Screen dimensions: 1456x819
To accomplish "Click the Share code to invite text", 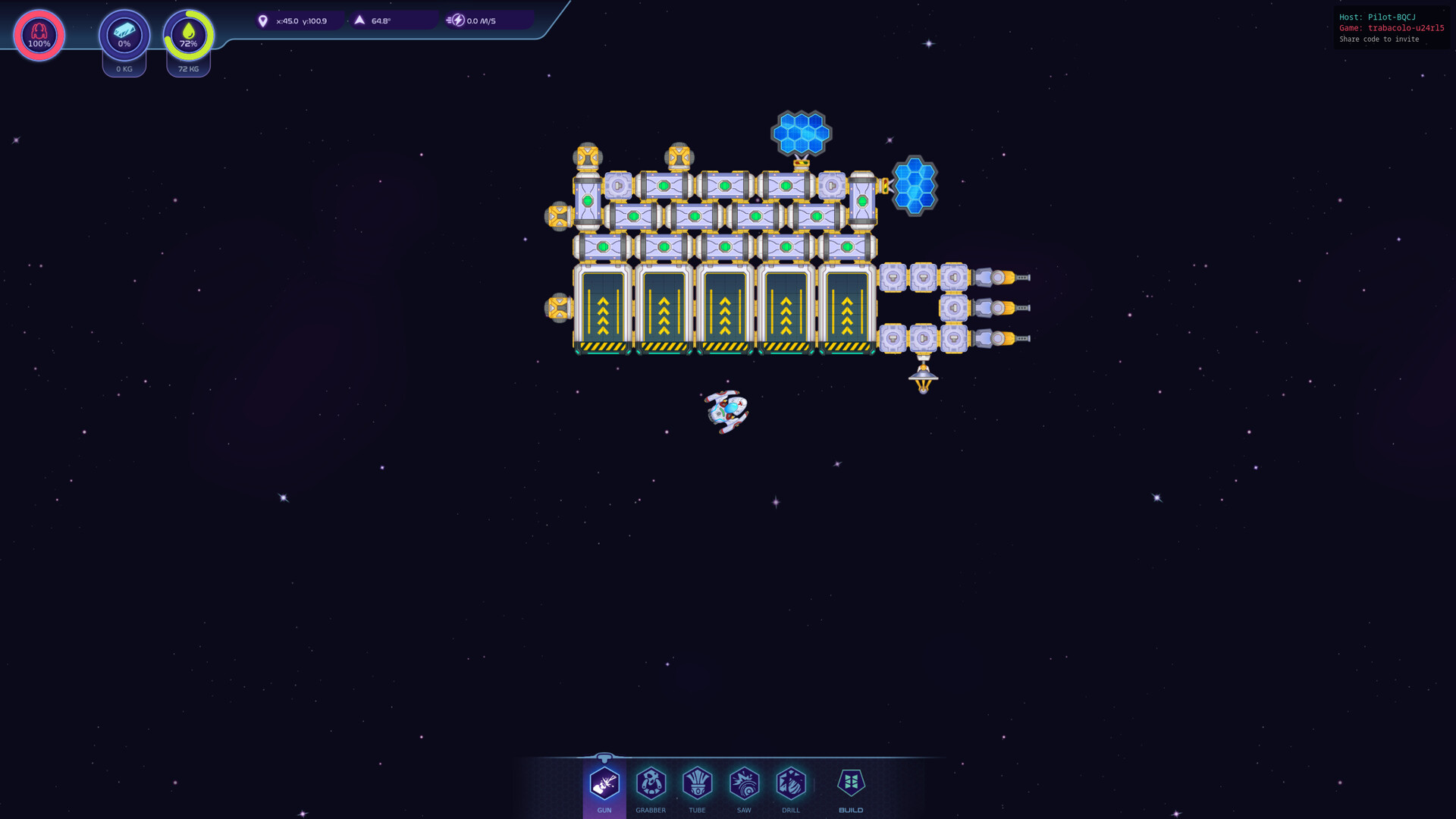I will click(1380, 39).
